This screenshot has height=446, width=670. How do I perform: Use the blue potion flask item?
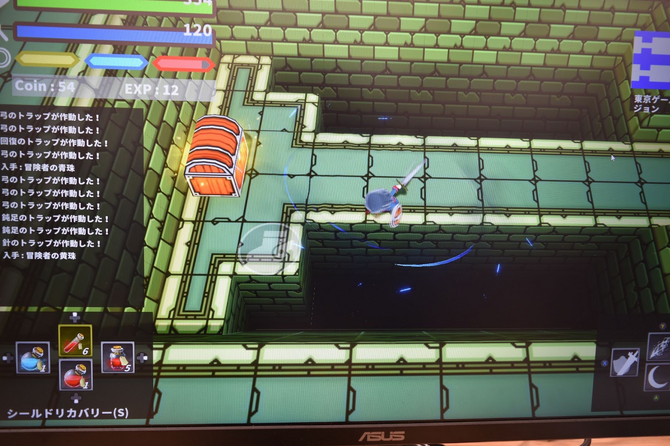(33, 357)
